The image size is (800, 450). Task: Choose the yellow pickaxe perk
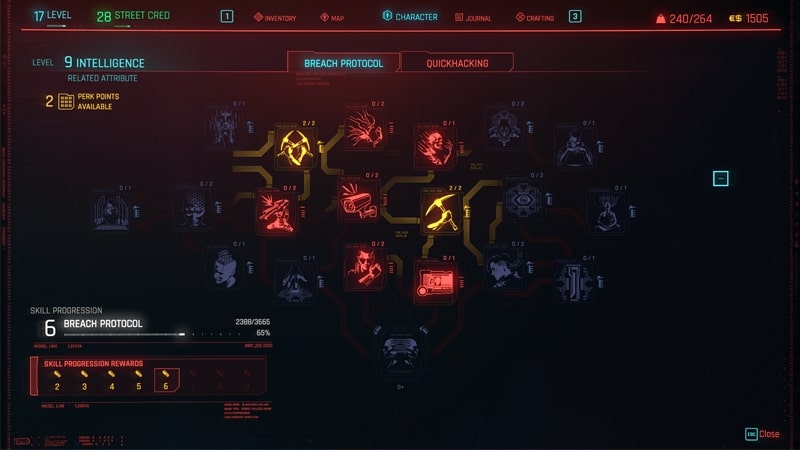pos(441,210)
